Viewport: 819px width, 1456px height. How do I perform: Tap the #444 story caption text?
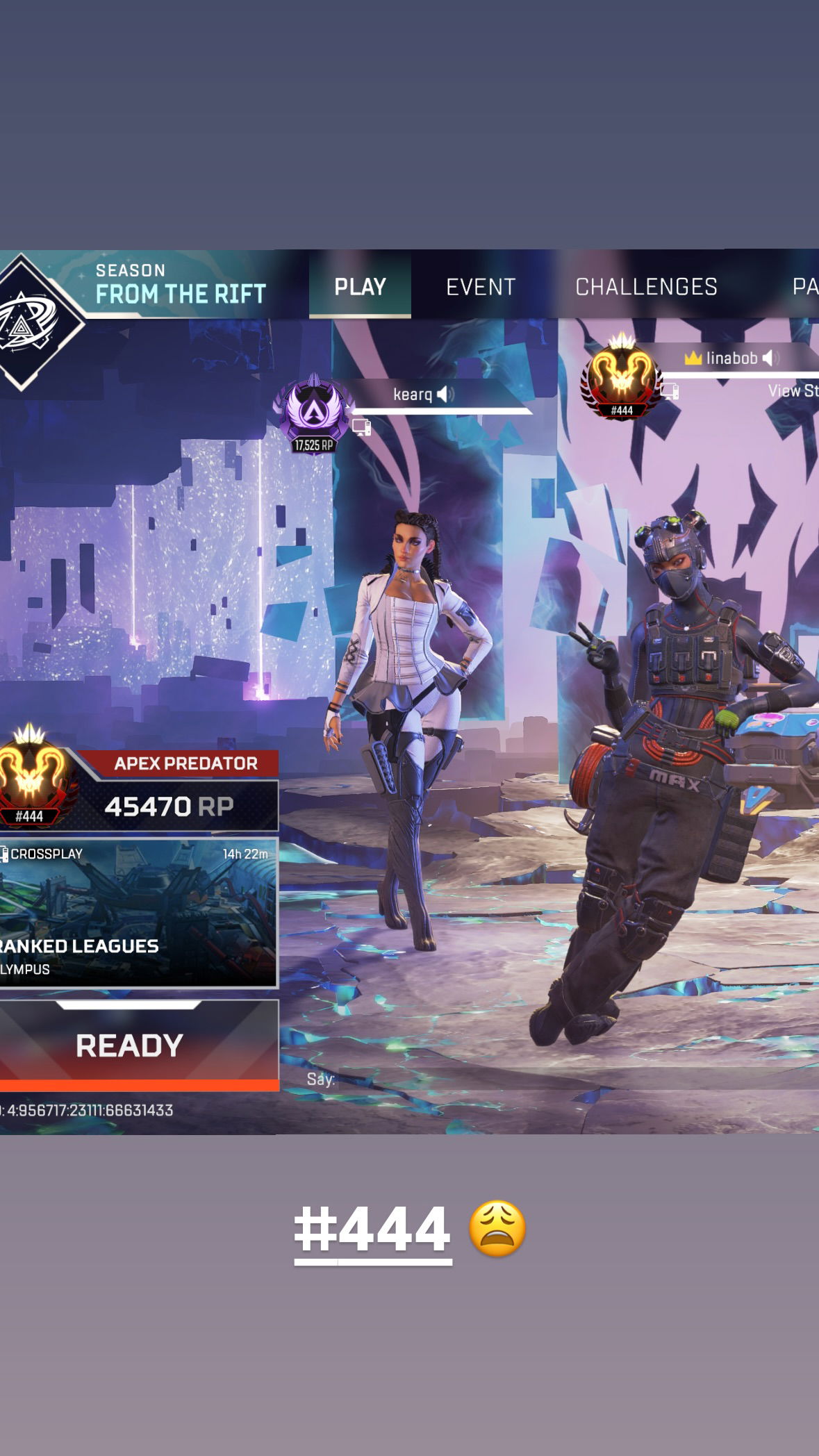(x=373, y=1229)
